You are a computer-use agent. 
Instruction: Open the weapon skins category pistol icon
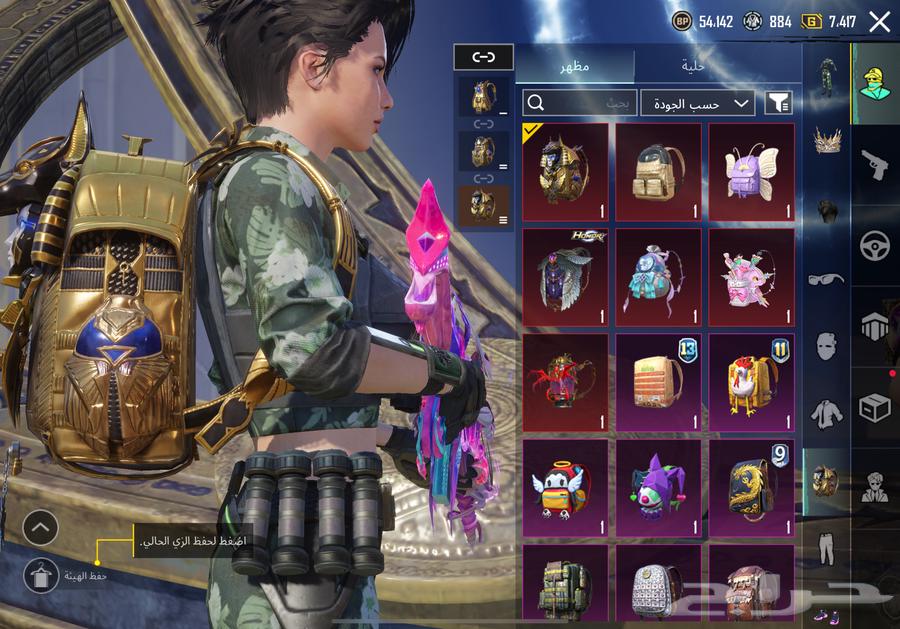click(875, 165)
